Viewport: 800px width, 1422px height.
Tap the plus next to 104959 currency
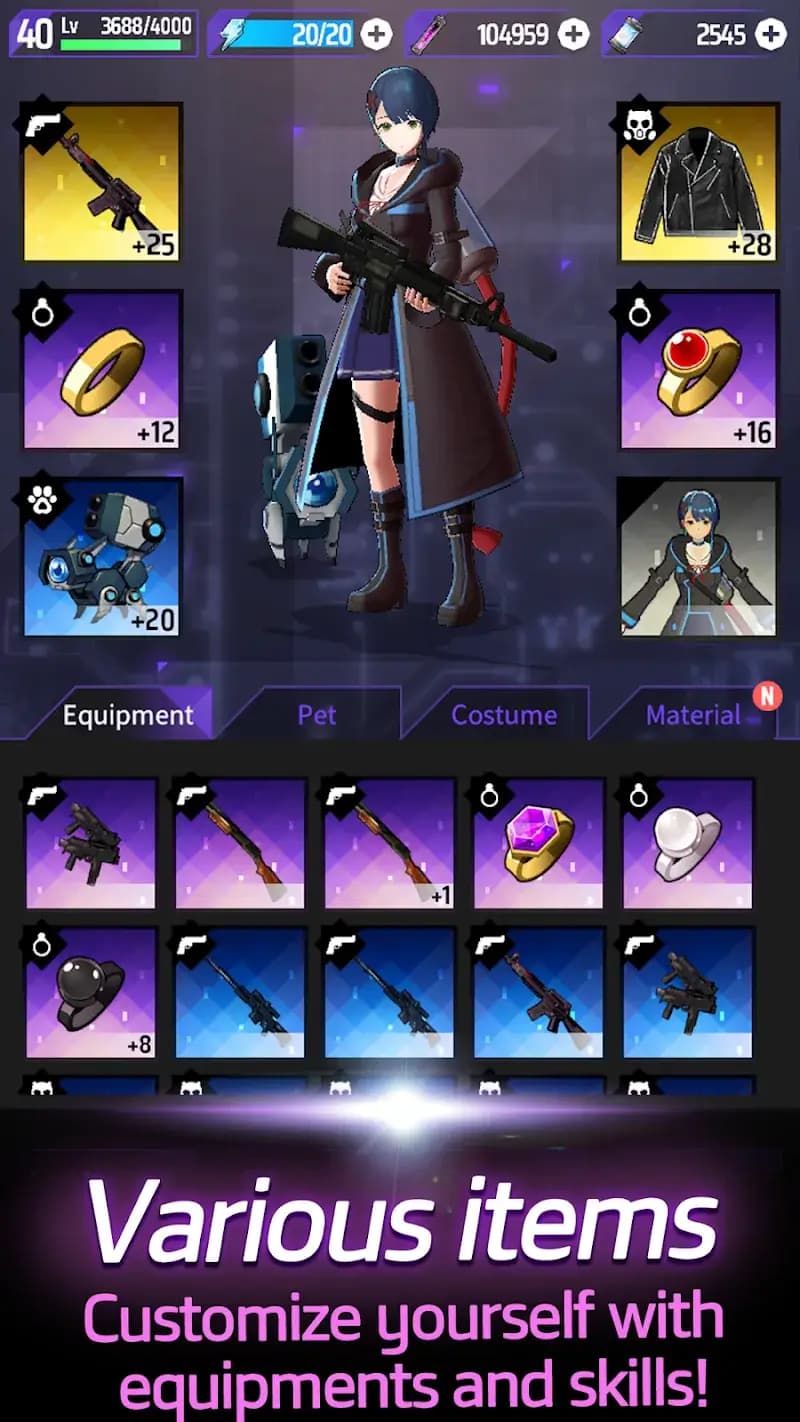573,35
